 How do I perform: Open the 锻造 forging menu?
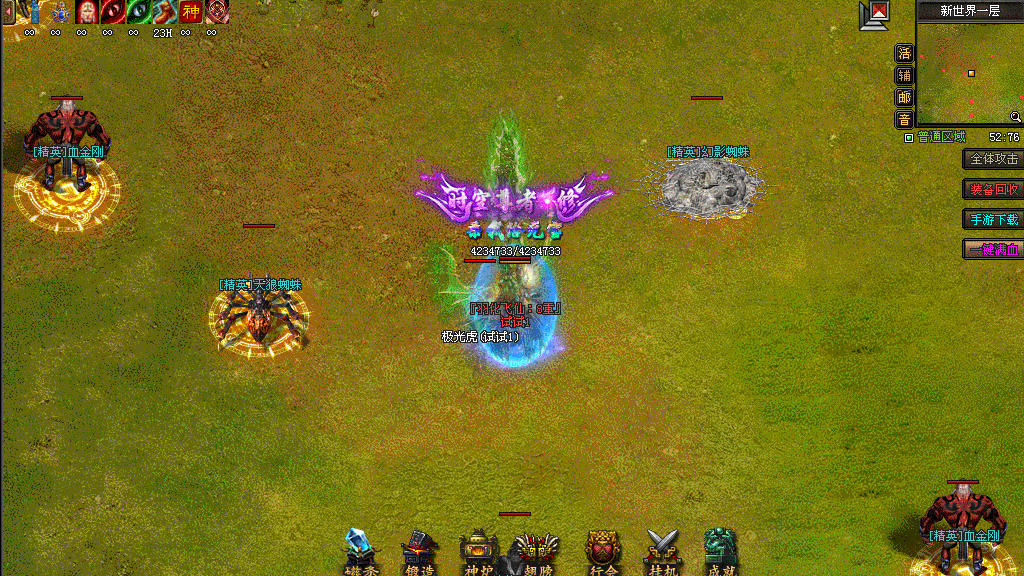[420, 552]
